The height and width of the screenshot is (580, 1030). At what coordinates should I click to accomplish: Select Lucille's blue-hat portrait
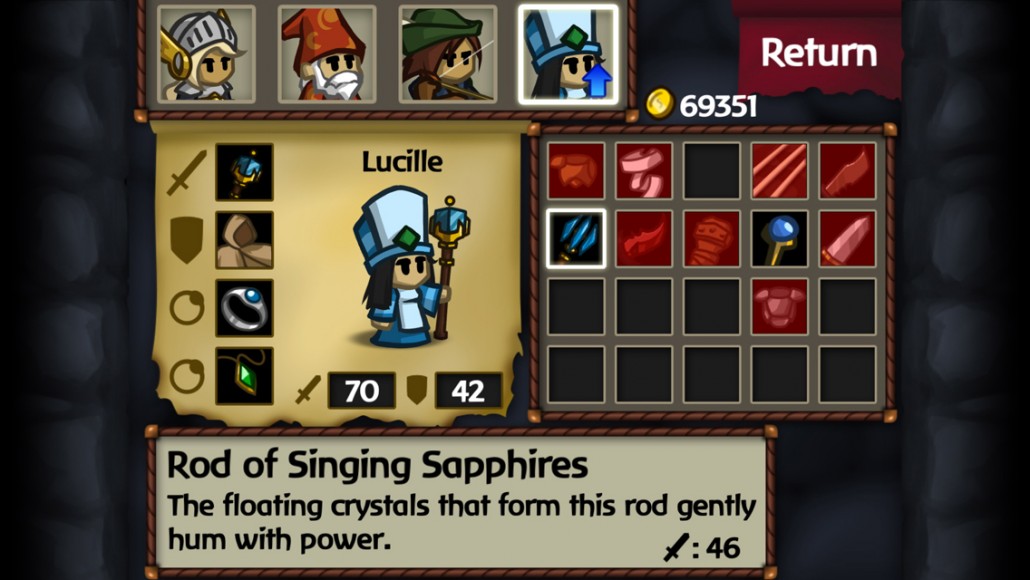(x=568, y=54)
